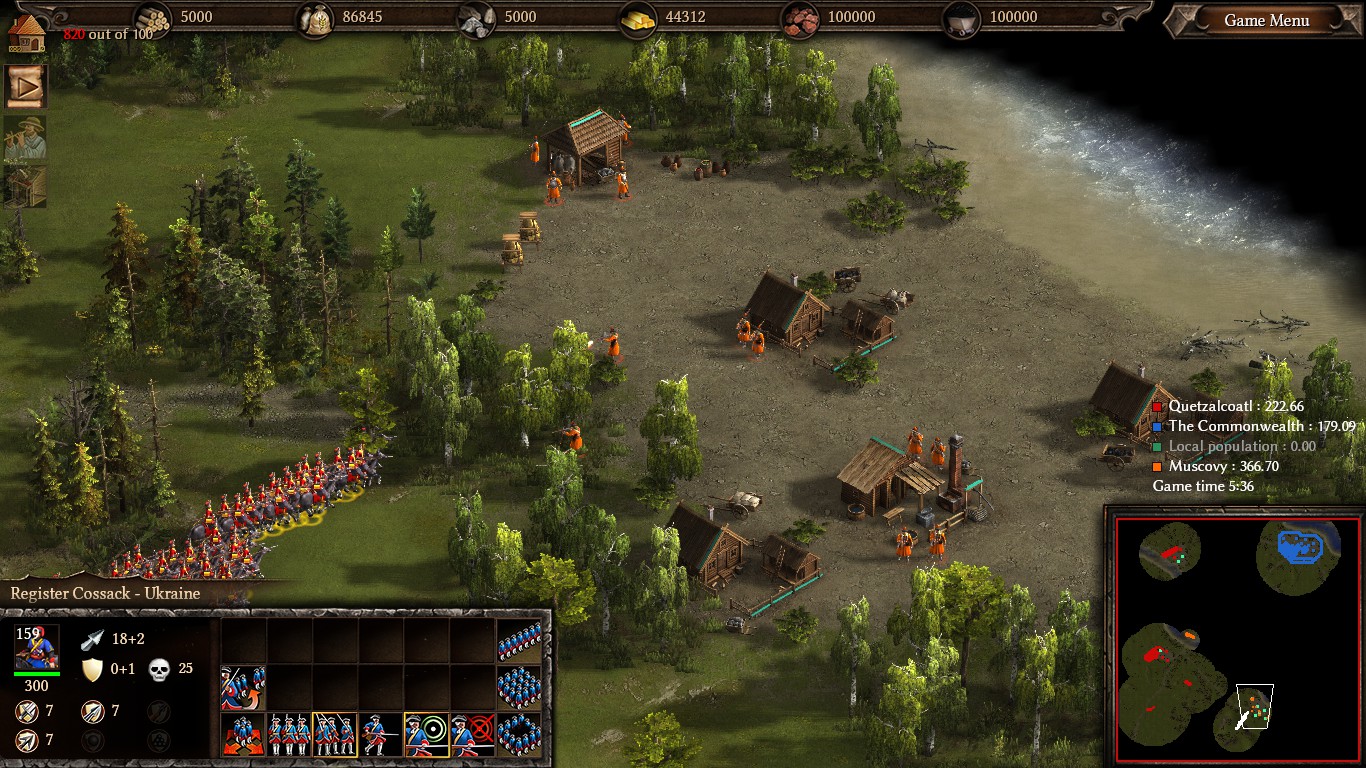
Task: Click the red crossed-out target hold-fire command
Action: point(473,734)
